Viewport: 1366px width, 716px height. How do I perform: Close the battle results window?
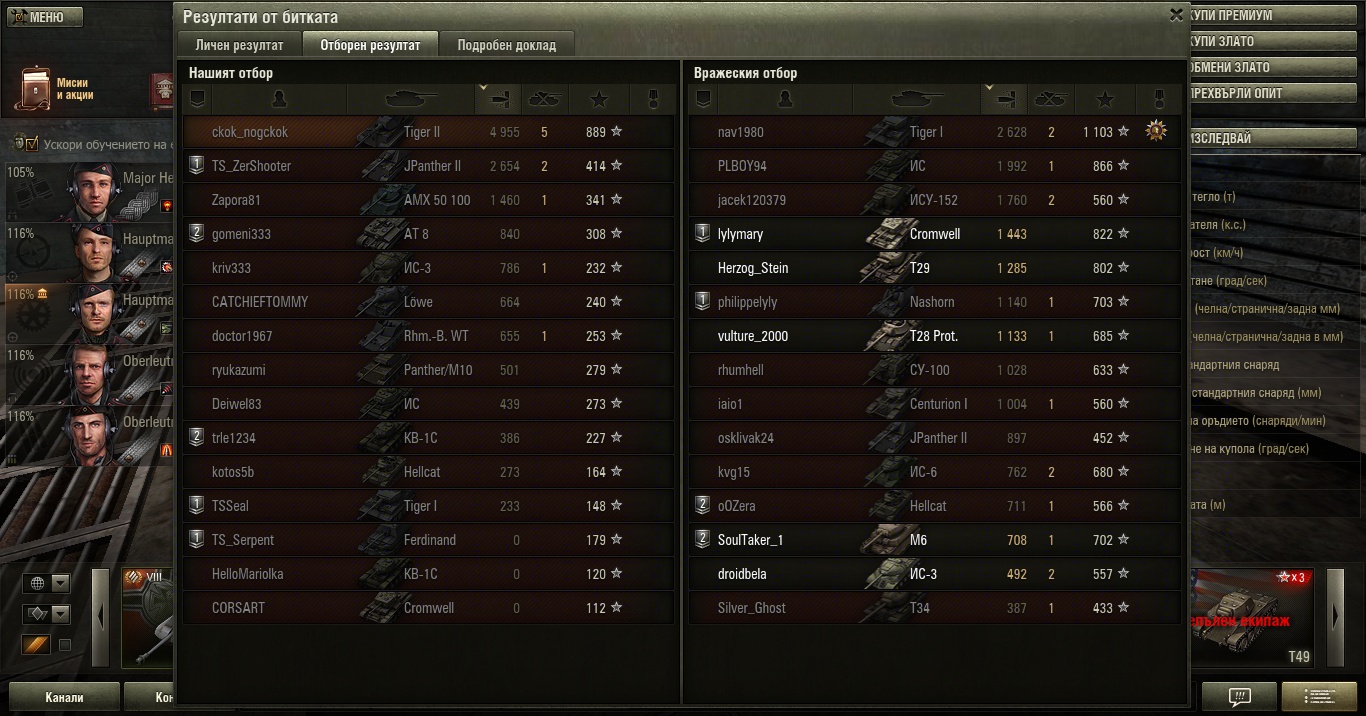click(1176, 15)
